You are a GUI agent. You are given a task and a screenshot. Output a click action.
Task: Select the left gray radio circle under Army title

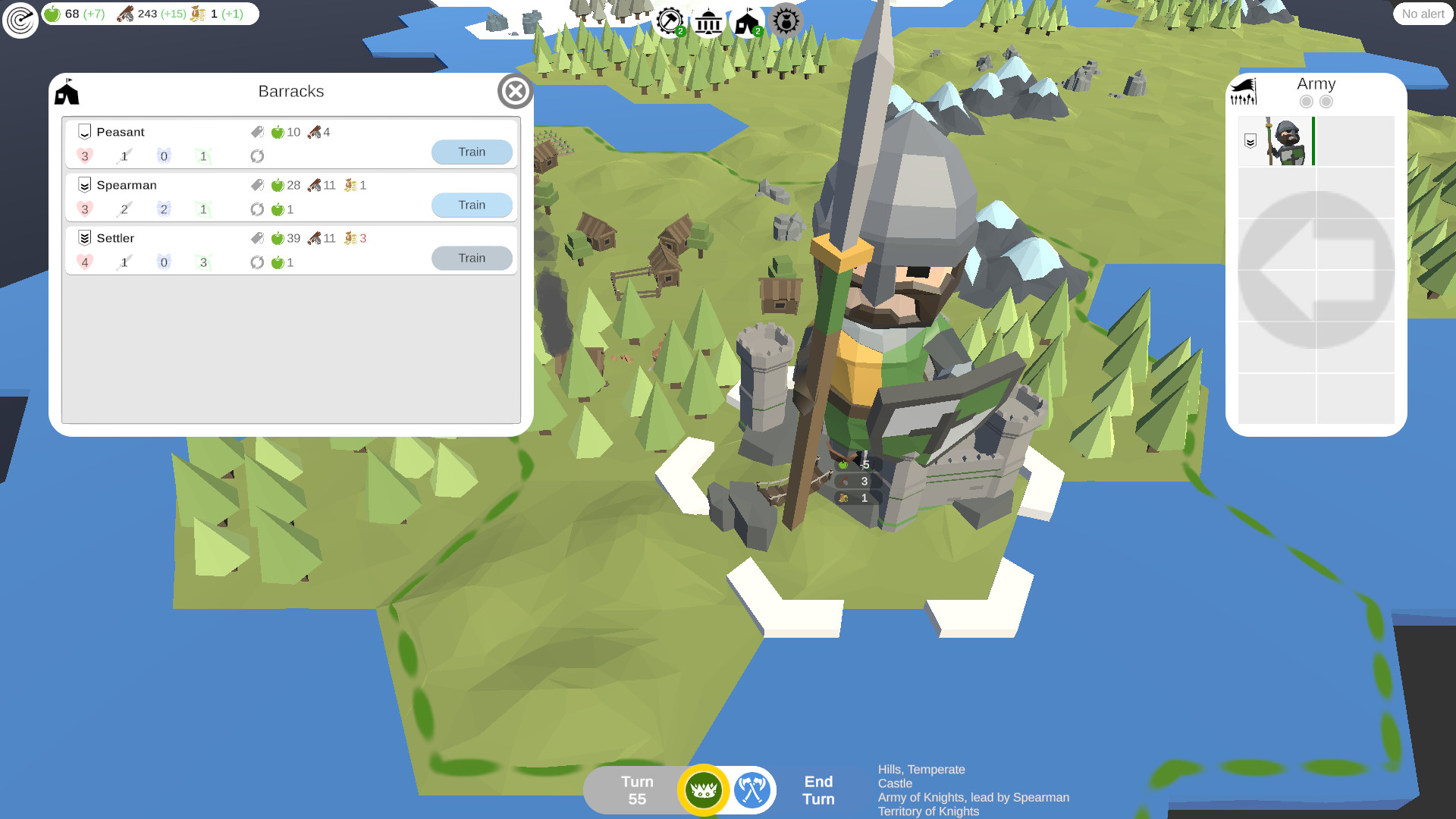tap(1307, 100)
